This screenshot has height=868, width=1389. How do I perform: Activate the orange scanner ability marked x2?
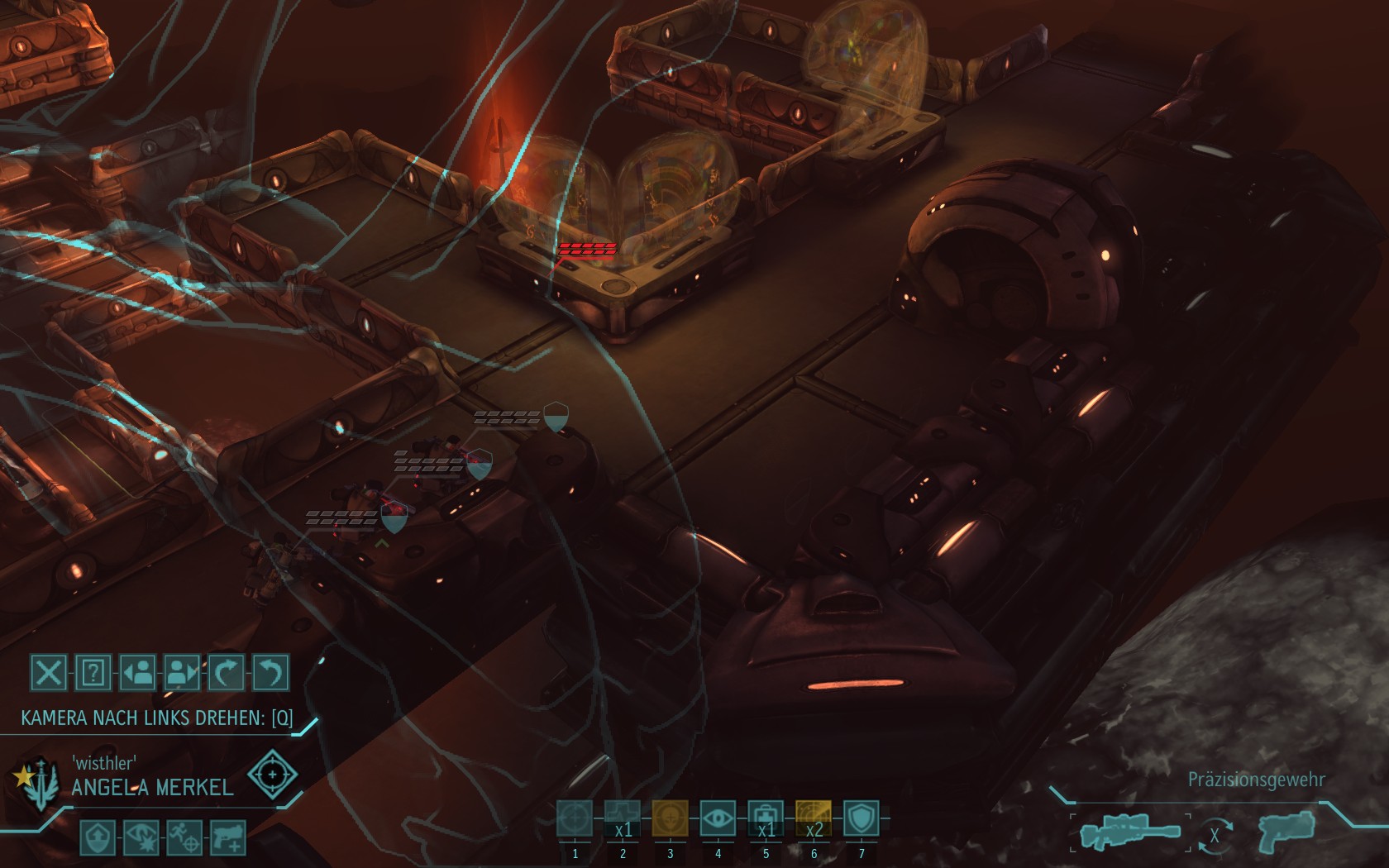coord(813,818)
